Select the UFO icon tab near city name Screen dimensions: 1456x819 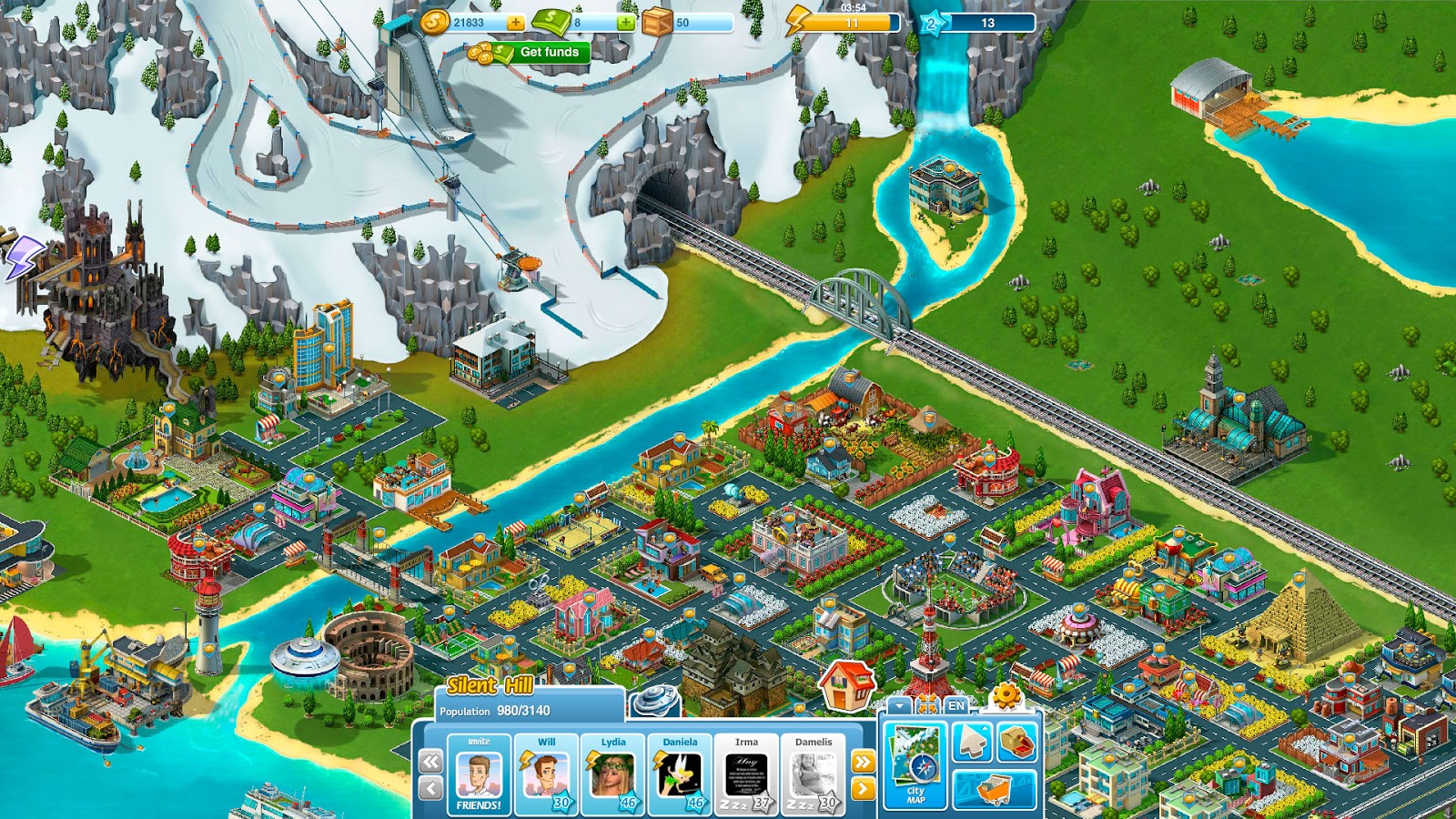[655, 700]
